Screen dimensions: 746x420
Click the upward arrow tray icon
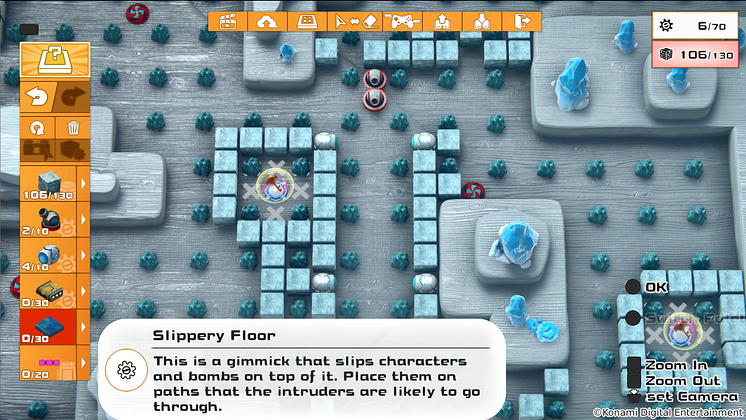[x=440, y=22]
